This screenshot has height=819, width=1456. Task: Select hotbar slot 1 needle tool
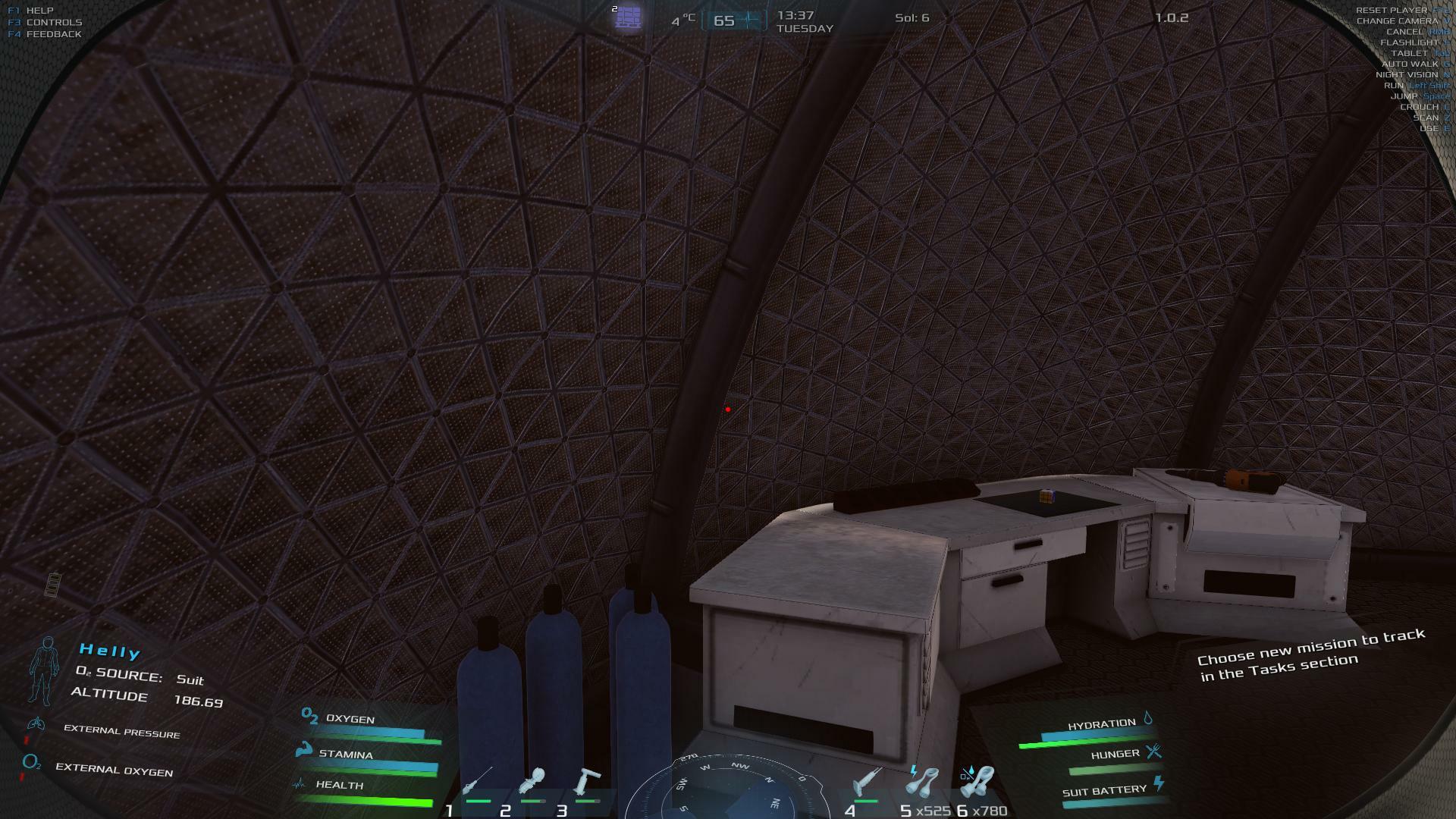[x=477, y=781]
